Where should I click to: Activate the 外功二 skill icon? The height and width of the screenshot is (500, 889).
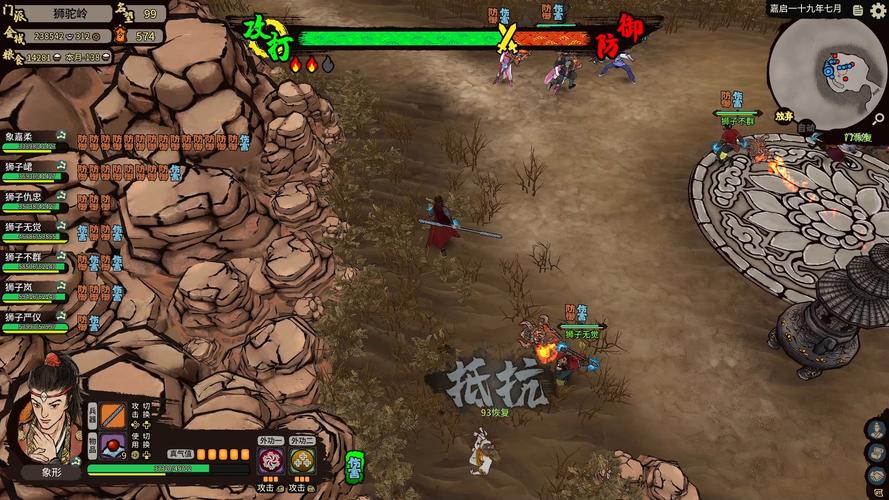tap(302, 461)
